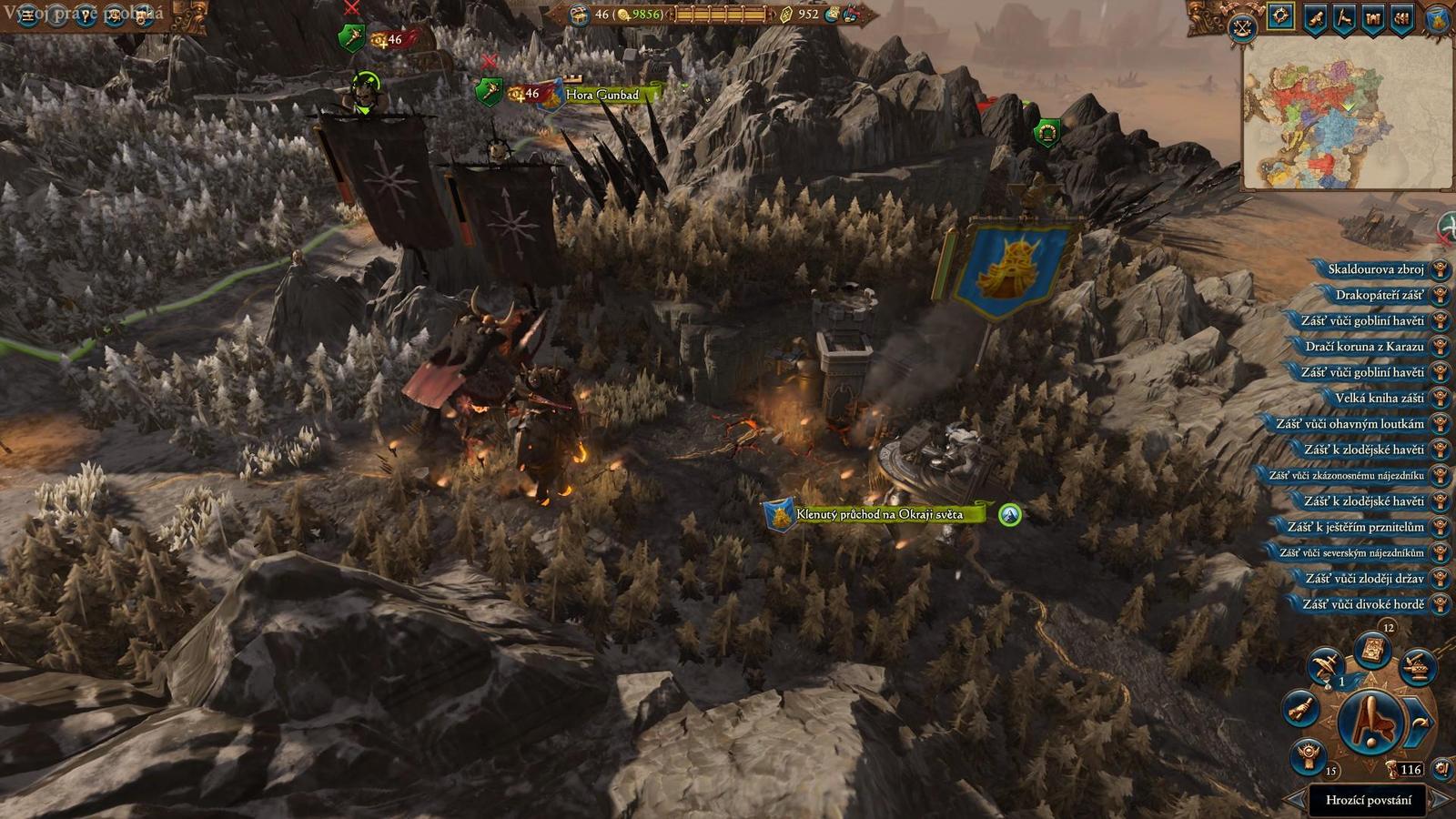Screen dimensions: 1456x819
Task: Open Dračí koruna z Karazu entry
Action: [x=1364, y=347]
